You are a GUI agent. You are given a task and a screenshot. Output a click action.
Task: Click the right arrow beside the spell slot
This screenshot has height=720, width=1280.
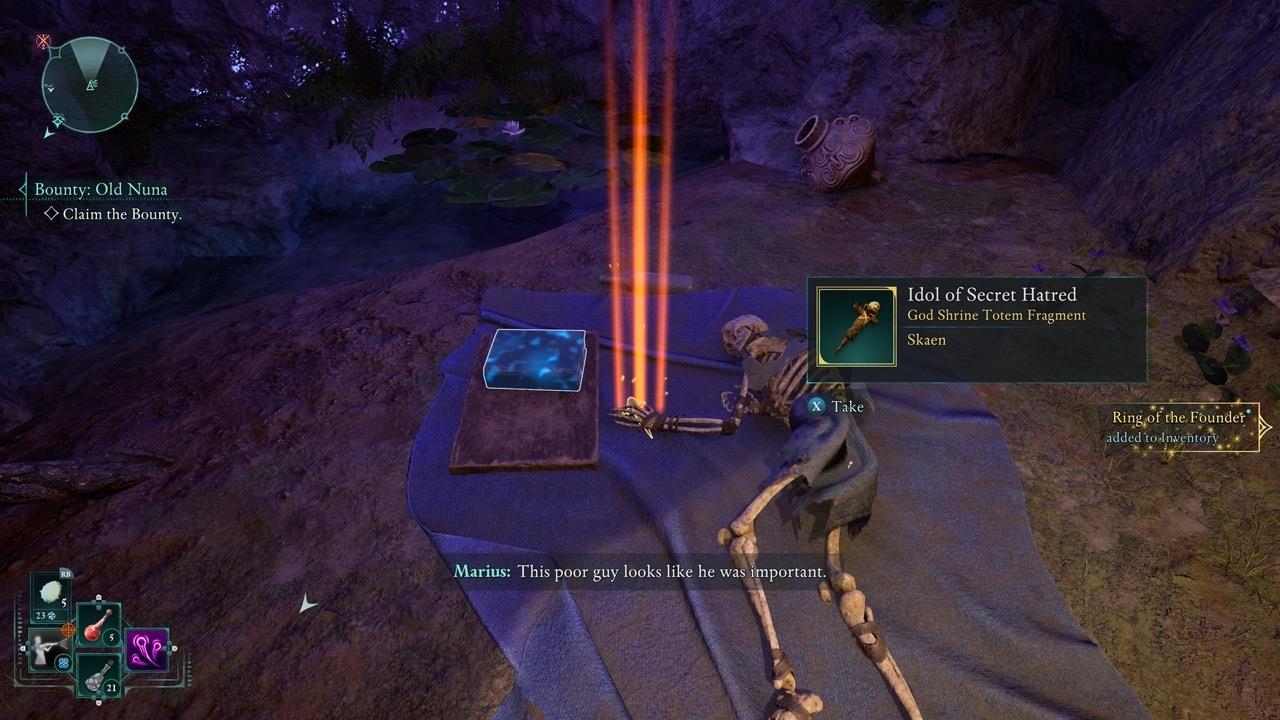(x=173, y=646)
